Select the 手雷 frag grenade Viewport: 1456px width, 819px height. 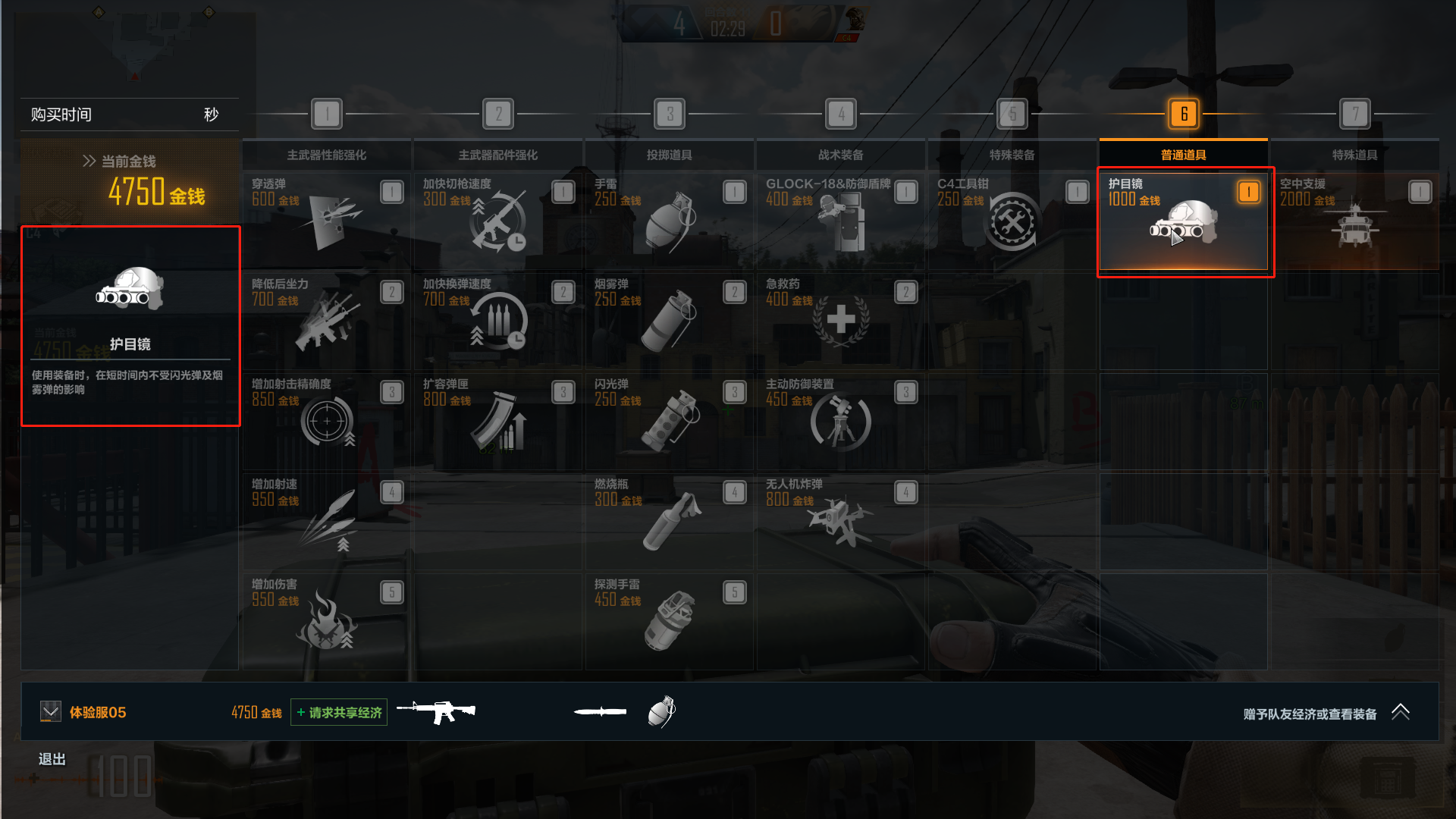point(669,221)
